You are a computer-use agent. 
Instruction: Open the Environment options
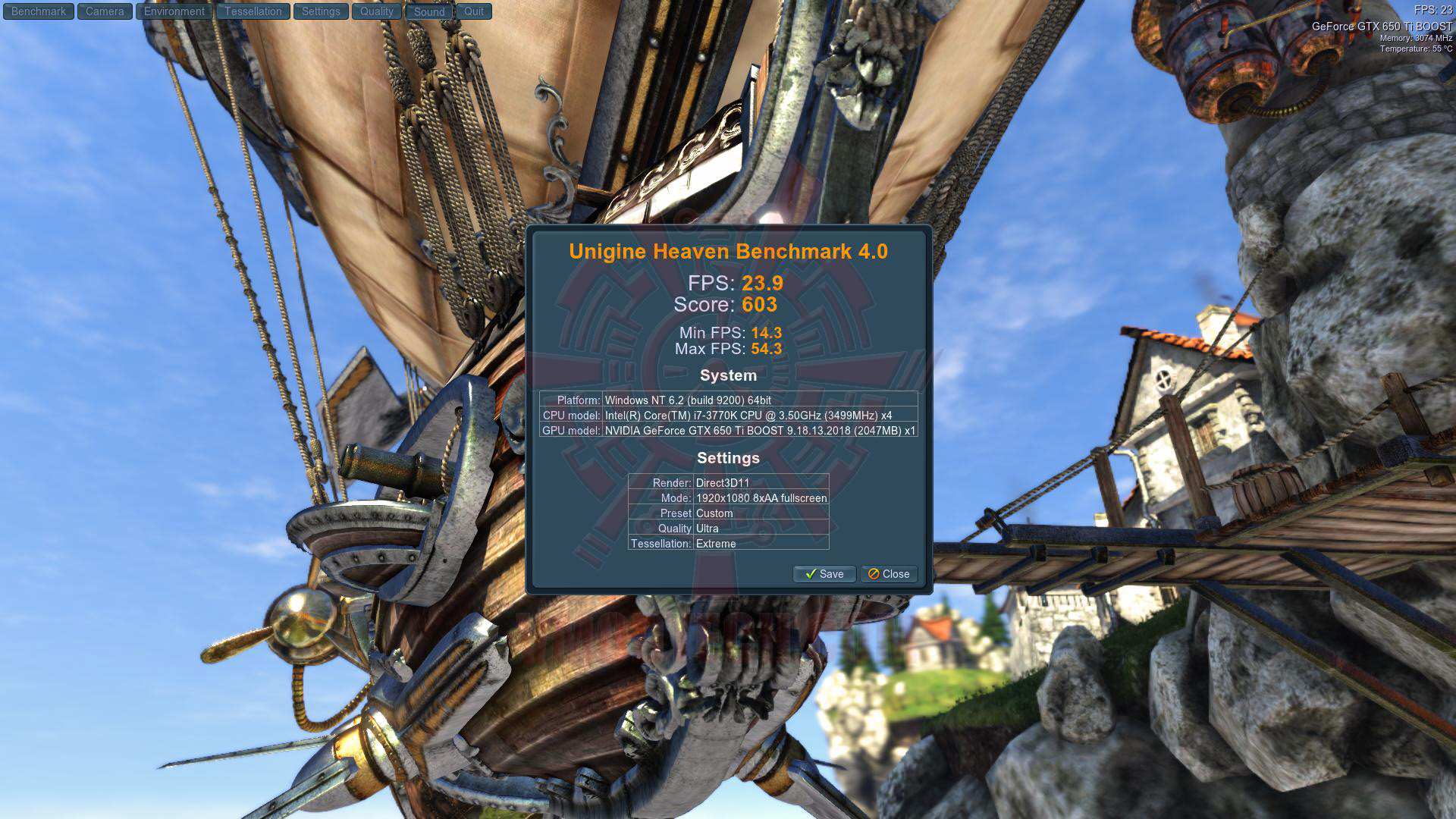(x=174, y=11)
